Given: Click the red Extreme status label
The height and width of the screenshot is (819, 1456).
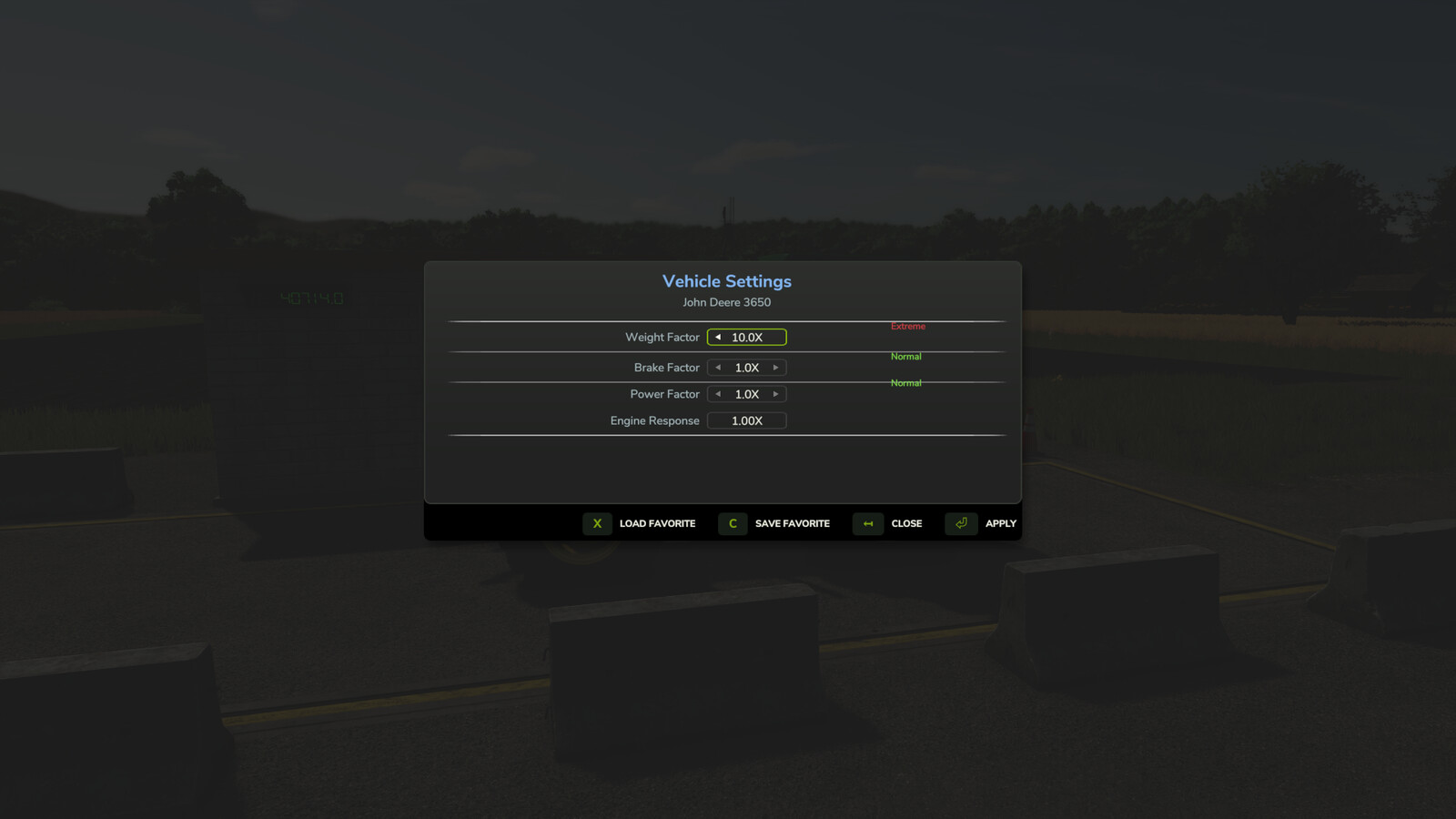Looking at the screenshot, I should click(x=907, y=326).
